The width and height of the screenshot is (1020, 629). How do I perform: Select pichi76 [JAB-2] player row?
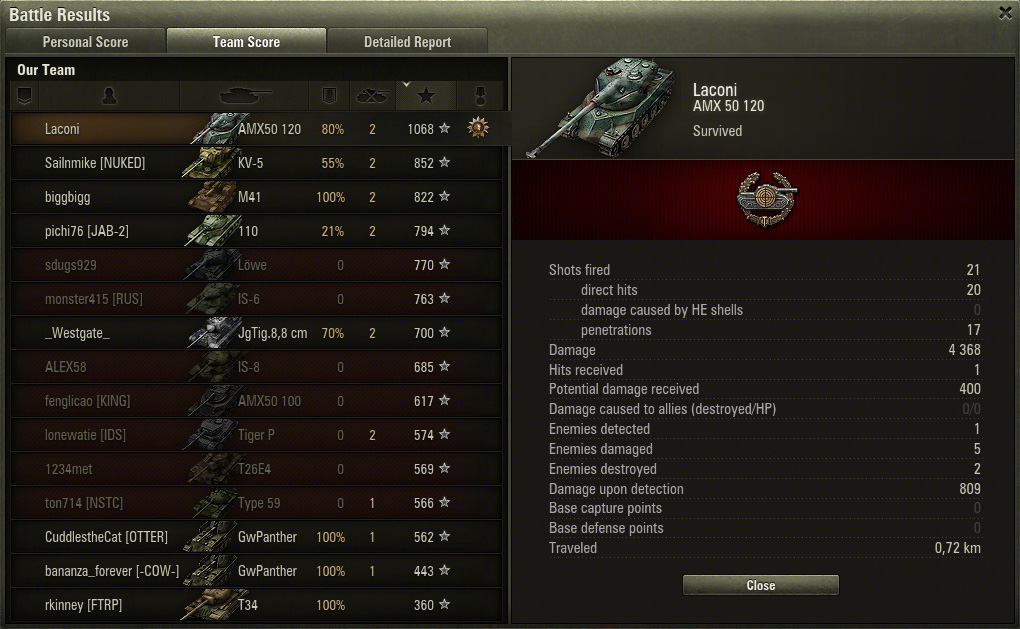coord(256,231)
